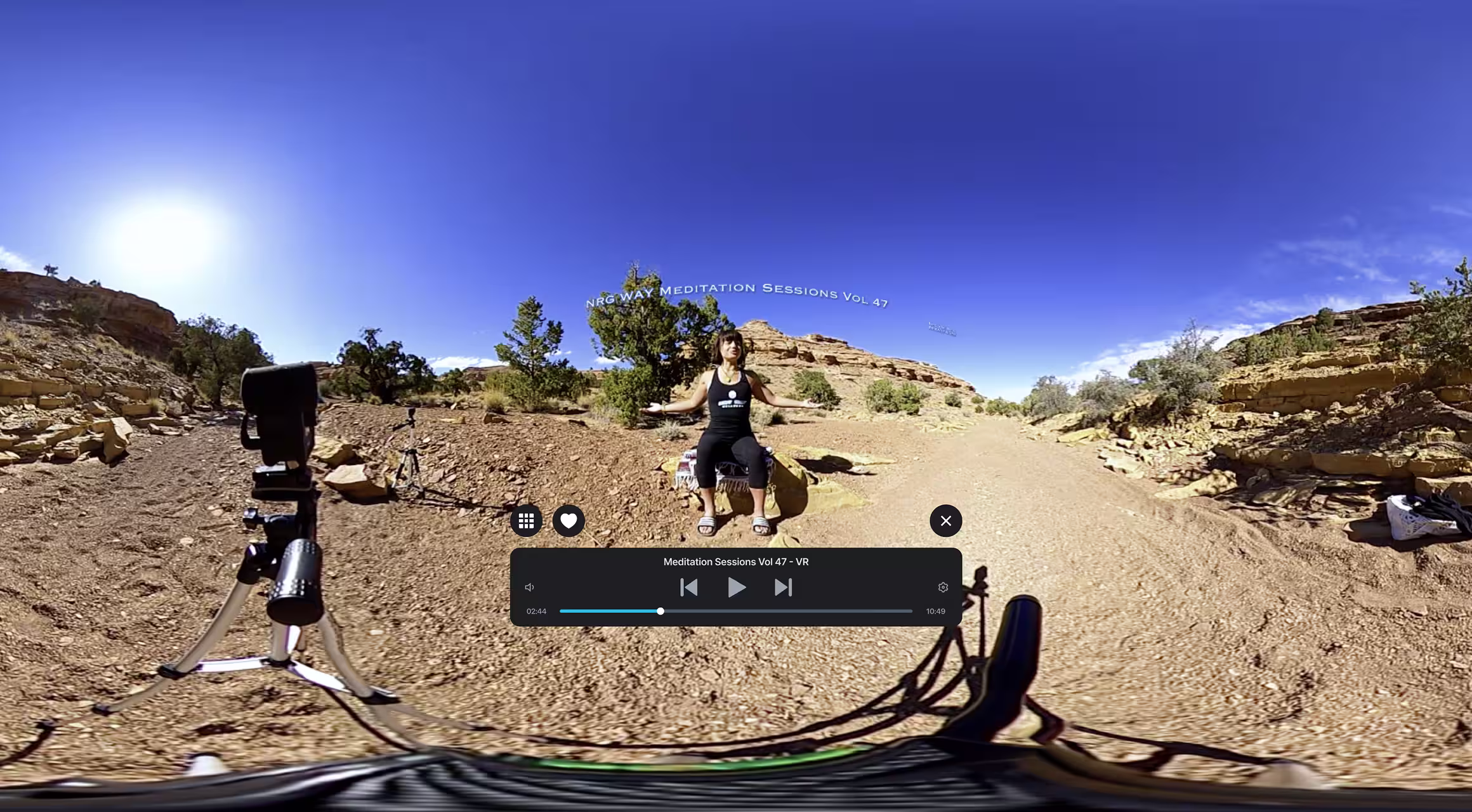The height and width of the screenshot is (812, 1472).
Task: Open settings options via the gear
Action: (943, 587)
